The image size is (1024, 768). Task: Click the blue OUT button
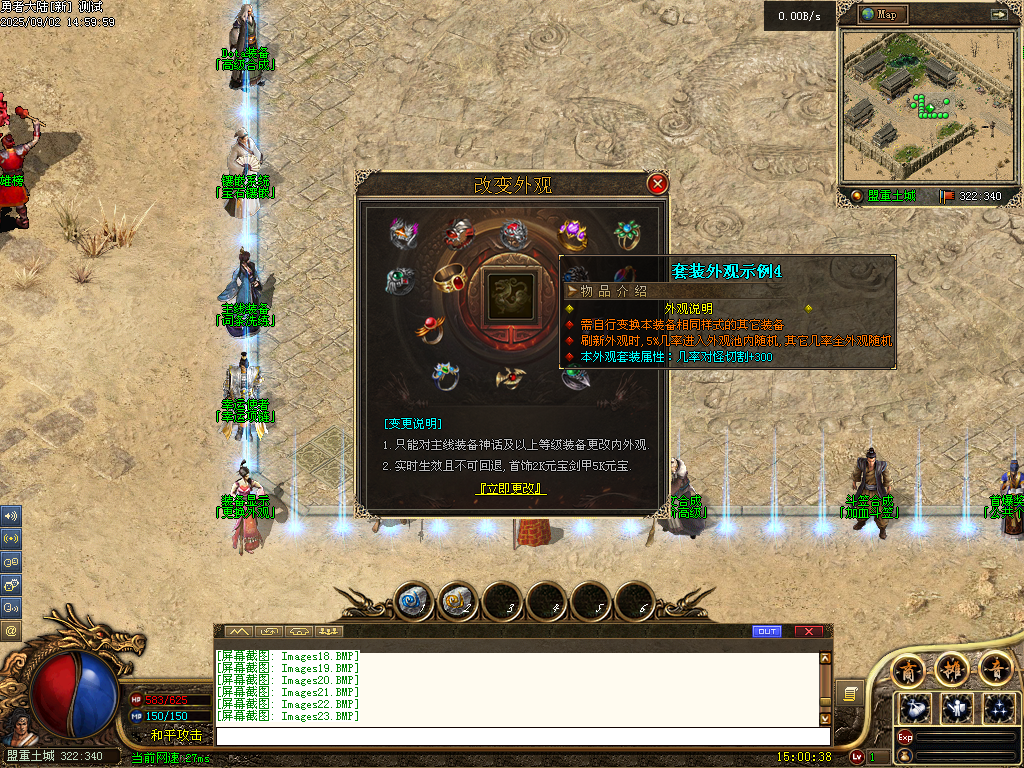(x=766, y=631)
